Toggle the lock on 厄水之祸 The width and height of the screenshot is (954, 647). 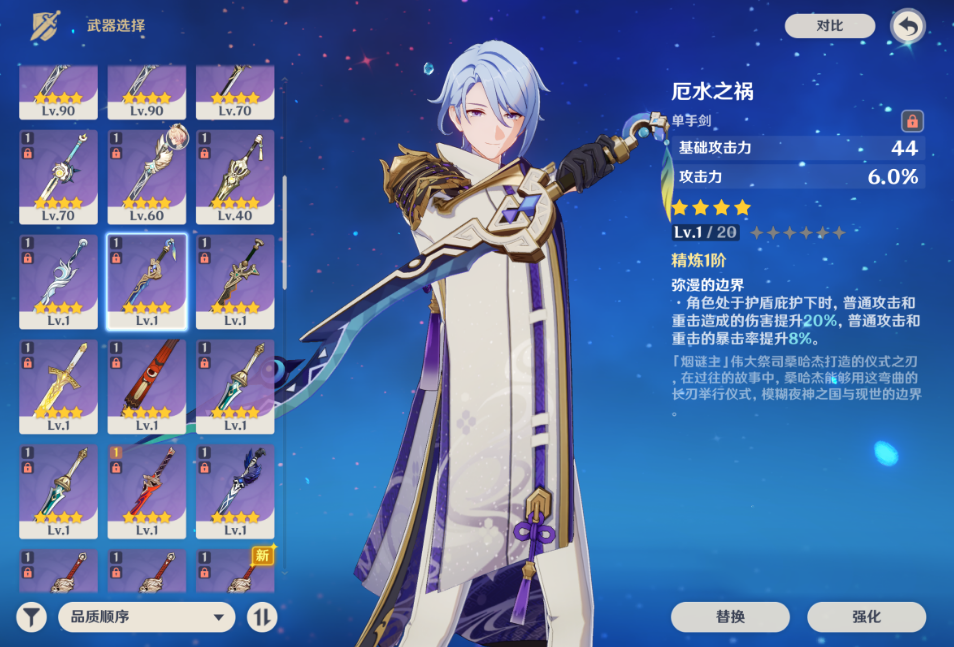(911, 121)
